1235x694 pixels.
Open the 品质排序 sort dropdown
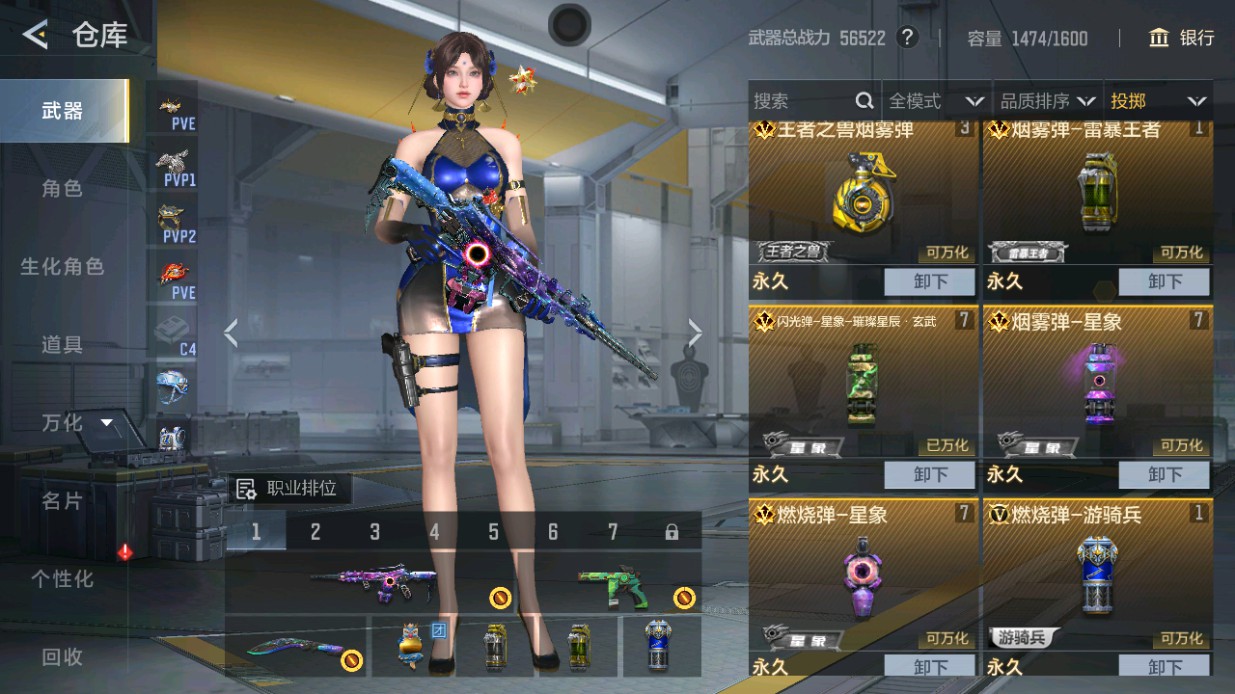[1047, 101]
